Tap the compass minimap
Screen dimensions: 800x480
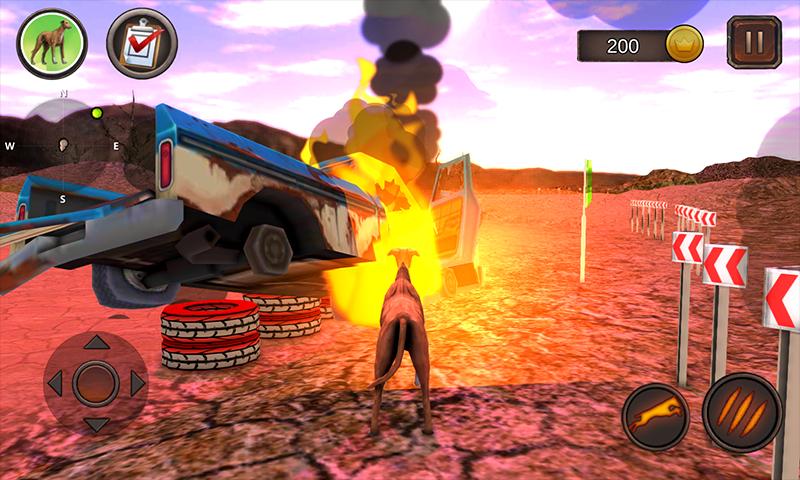(x=63, y=147)
